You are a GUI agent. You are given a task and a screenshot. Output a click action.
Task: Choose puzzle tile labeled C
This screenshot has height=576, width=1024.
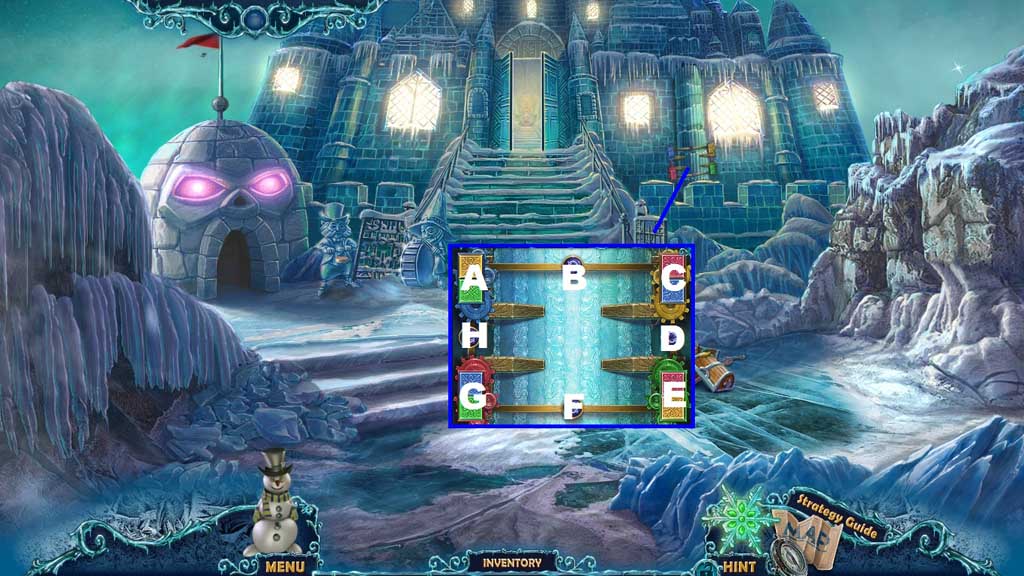click(x=672, y=279)
